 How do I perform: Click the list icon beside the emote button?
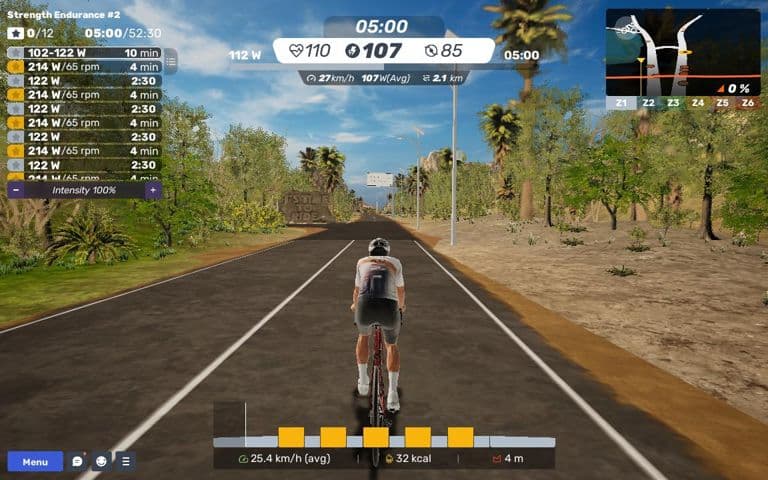tap(125, 462)
